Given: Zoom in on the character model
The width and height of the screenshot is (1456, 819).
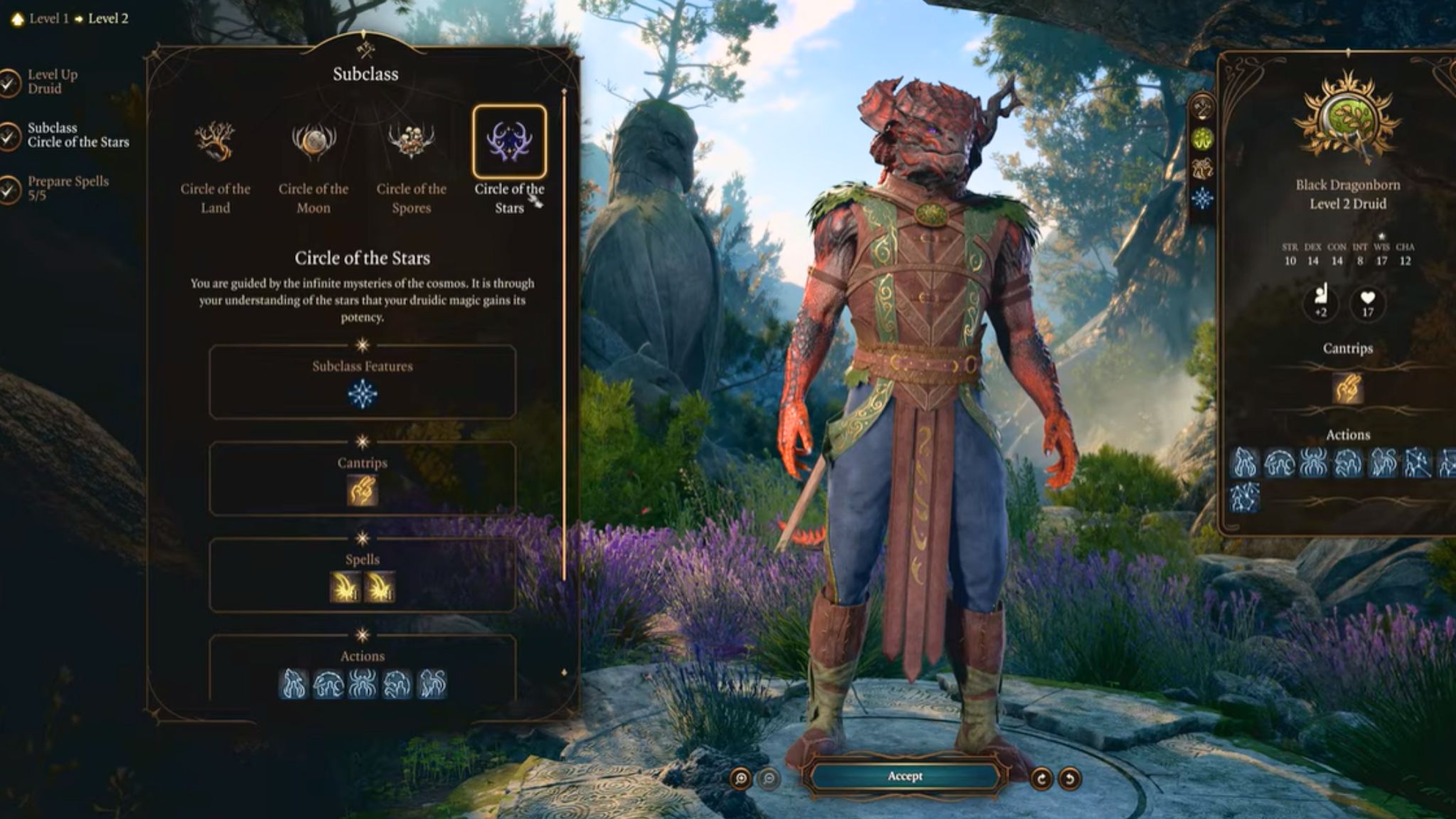Looking at the screenshot, I should [x=741, y=779].
